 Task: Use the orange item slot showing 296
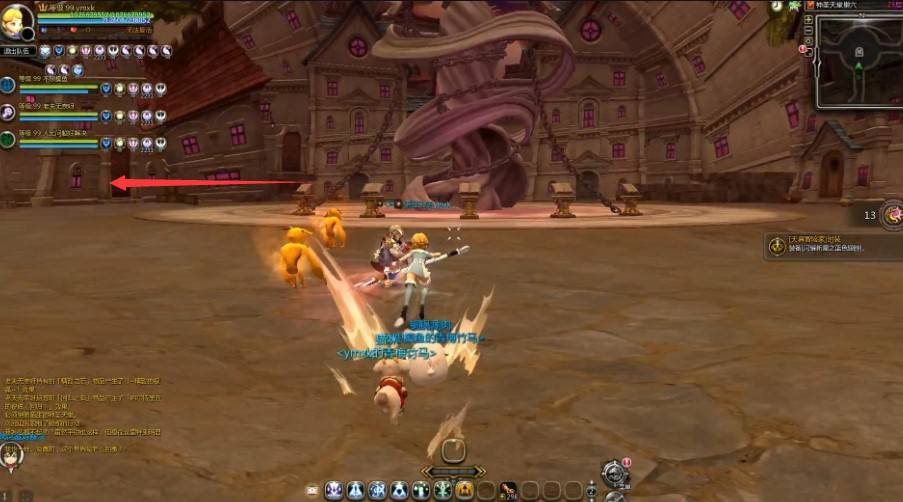[507, 490]
